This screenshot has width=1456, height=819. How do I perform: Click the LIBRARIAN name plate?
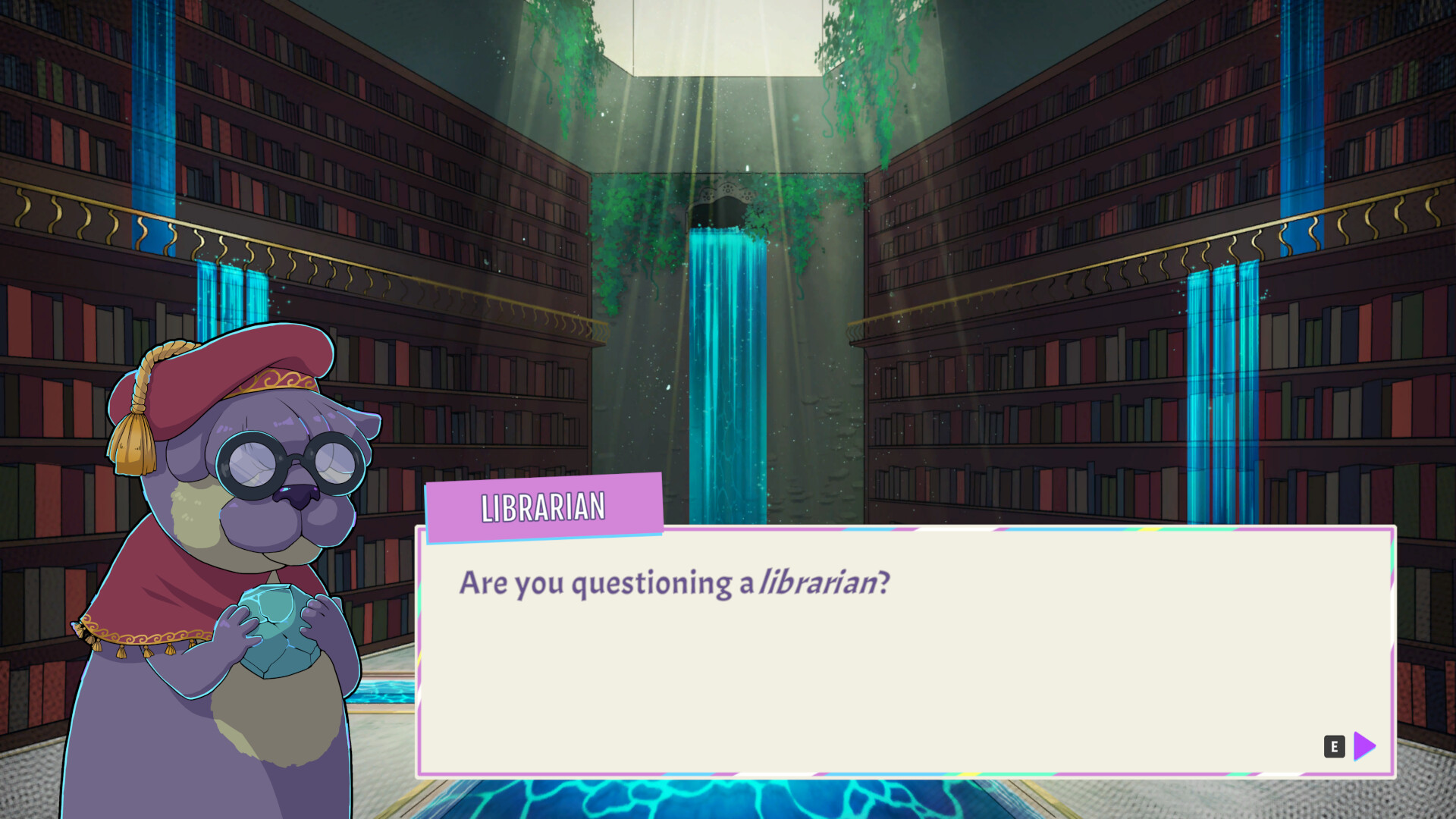543,508
